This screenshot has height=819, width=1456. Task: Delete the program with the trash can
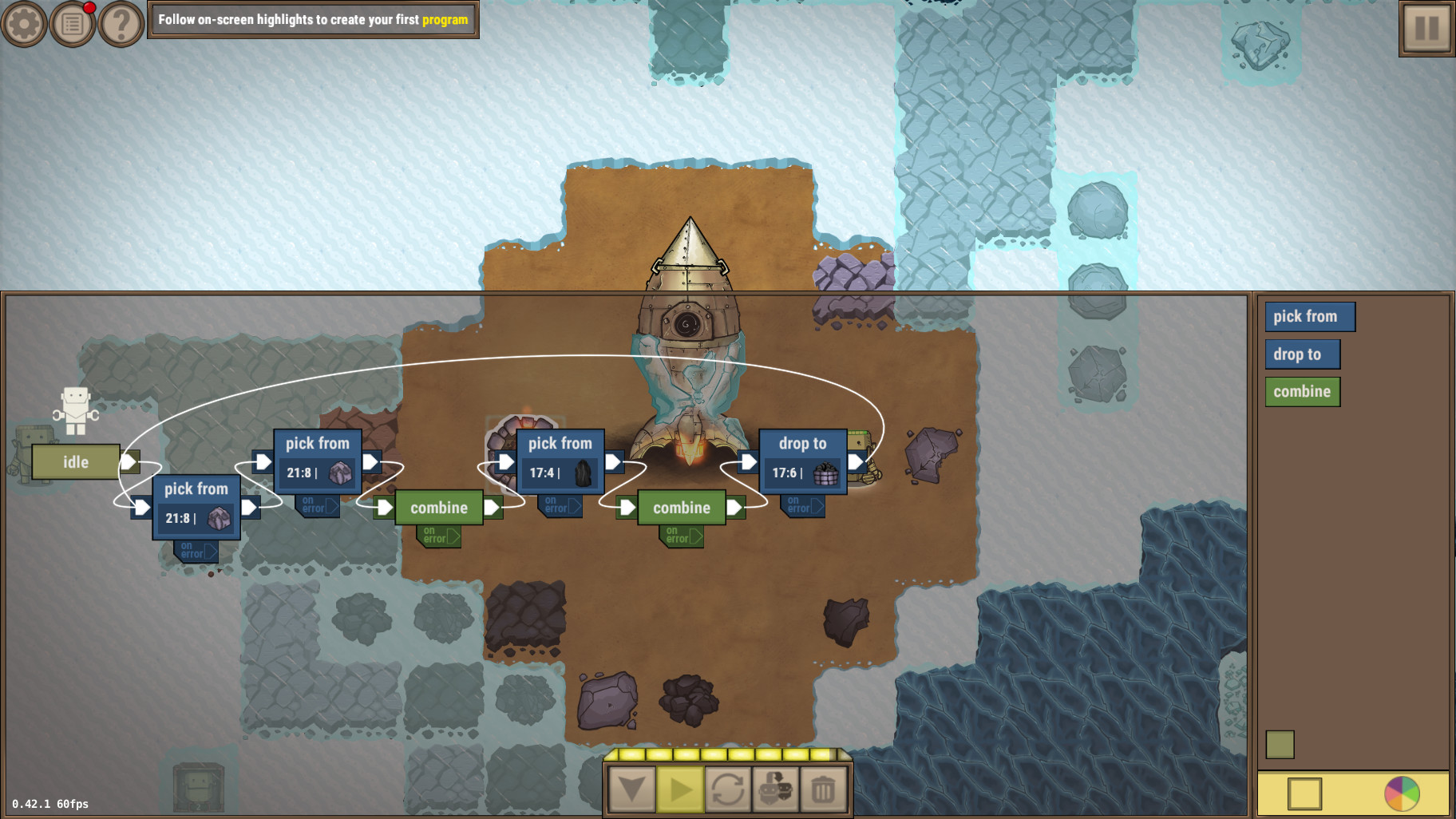point(823,790)
